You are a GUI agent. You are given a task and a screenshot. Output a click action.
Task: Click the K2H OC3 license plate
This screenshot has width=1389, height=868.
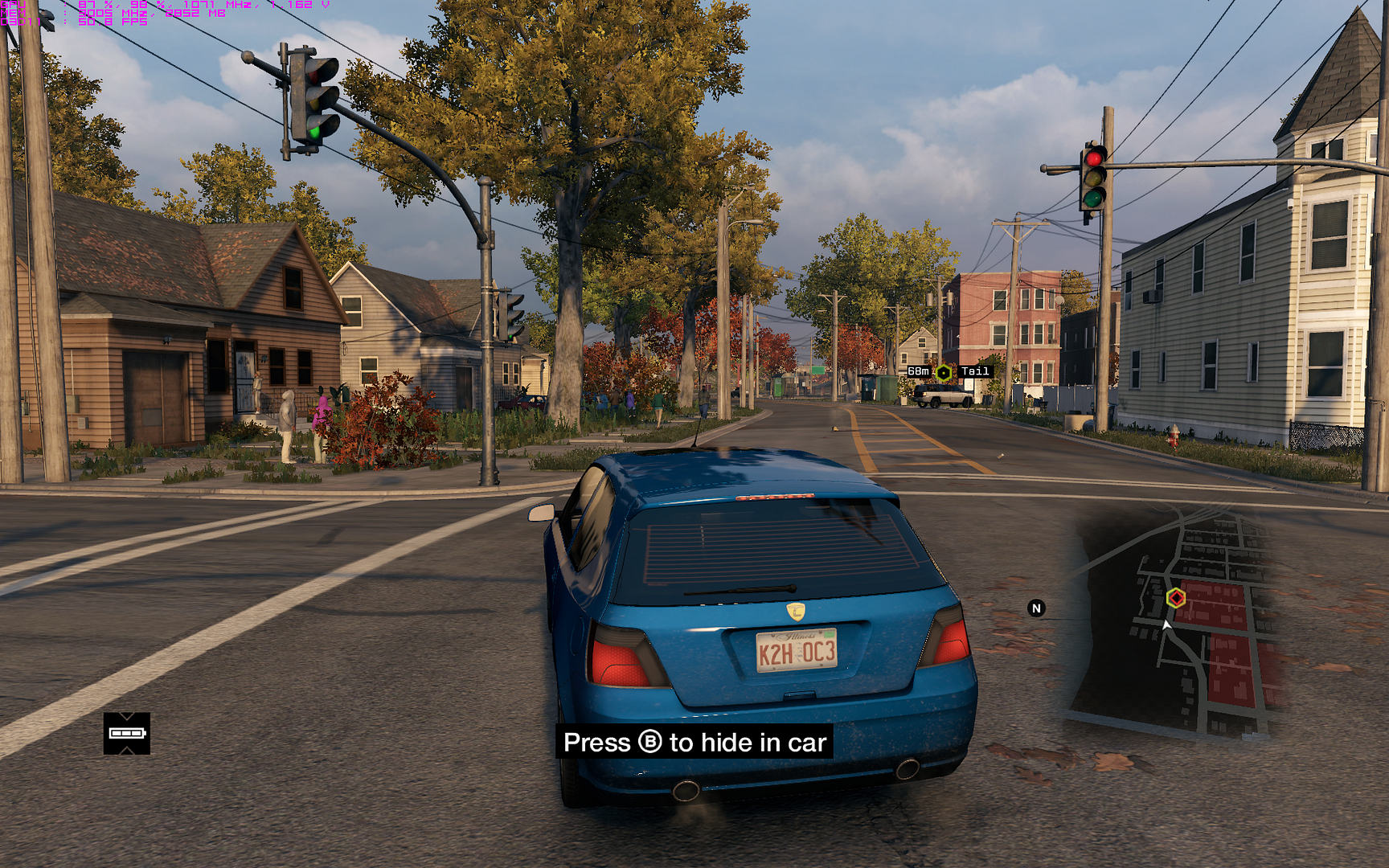click(798, 651)
